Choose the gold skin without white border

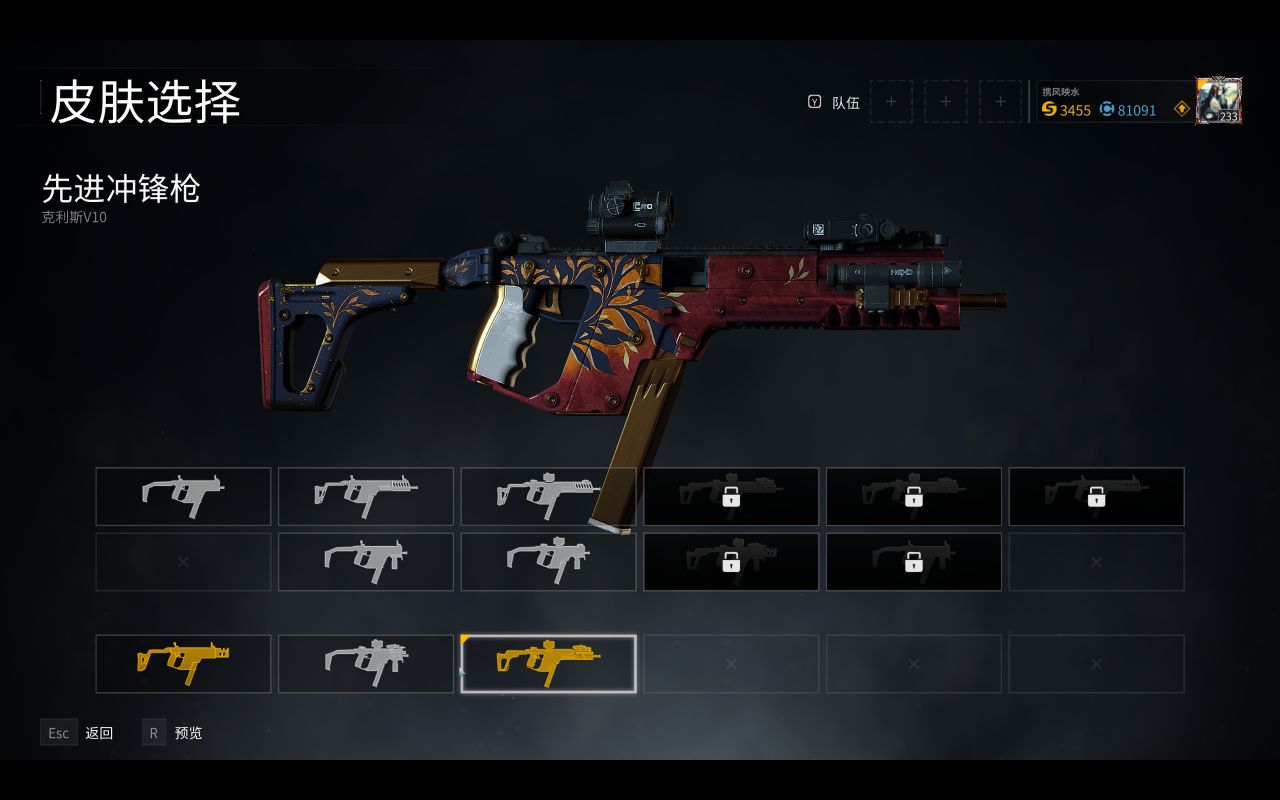point(183,663)
